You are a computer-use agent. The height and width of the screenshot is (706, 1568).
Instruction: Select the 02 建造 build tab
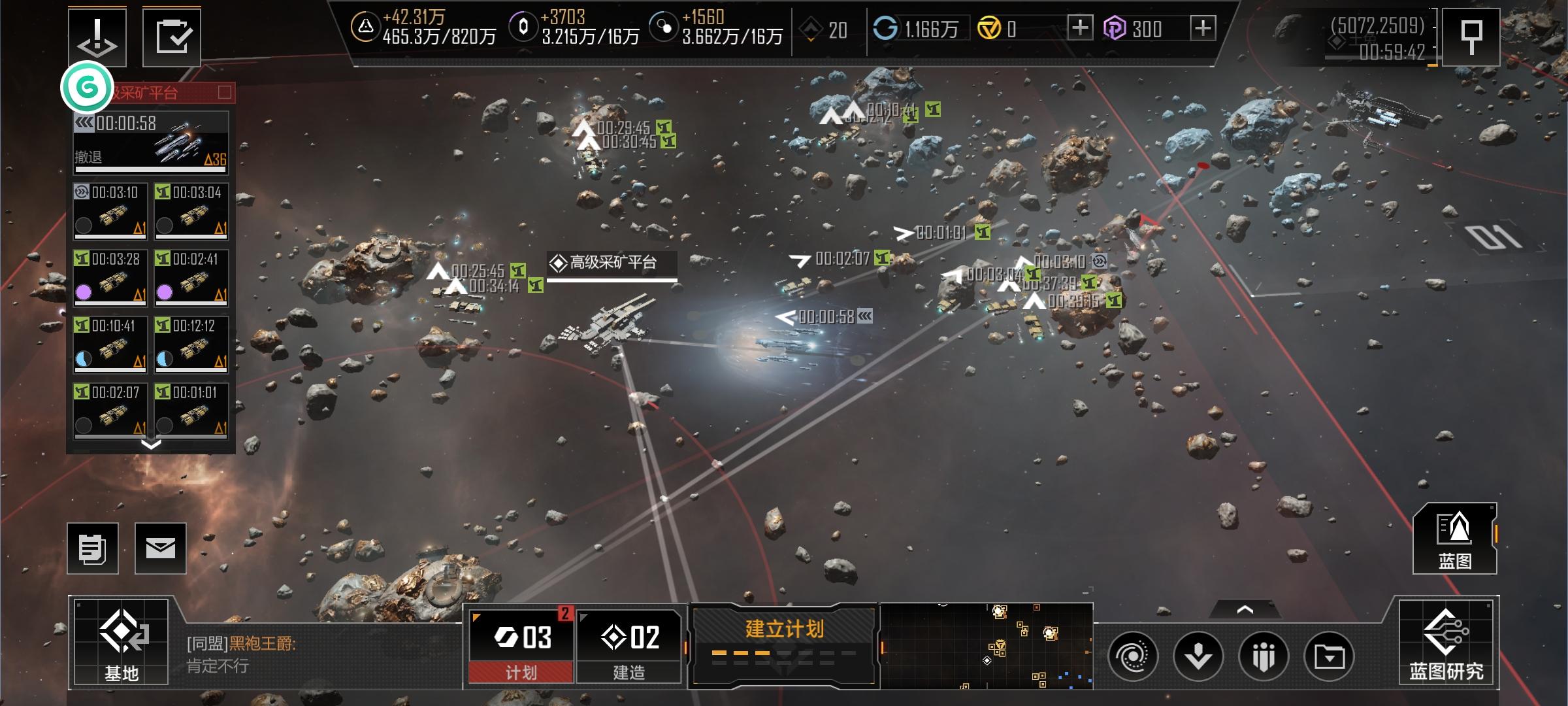pos(629,644)
